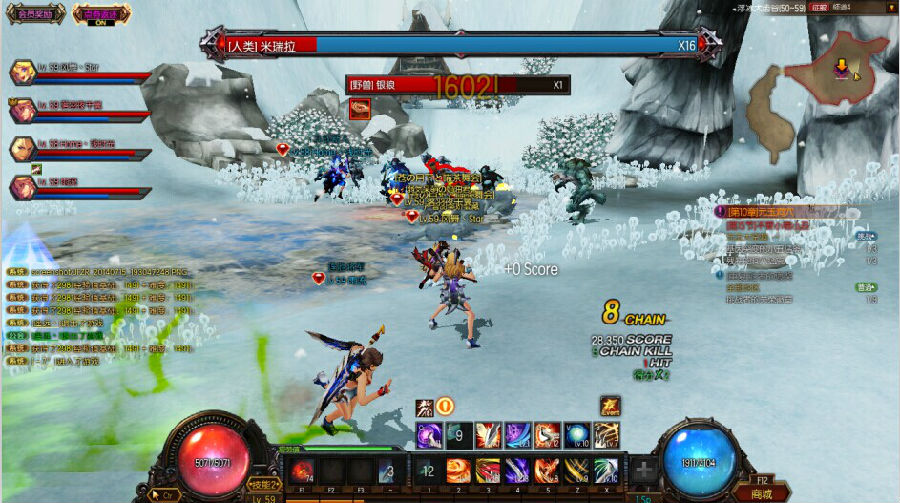
Task: Click the 征服 tag above the minimap
Action: (x=818, y=8)
